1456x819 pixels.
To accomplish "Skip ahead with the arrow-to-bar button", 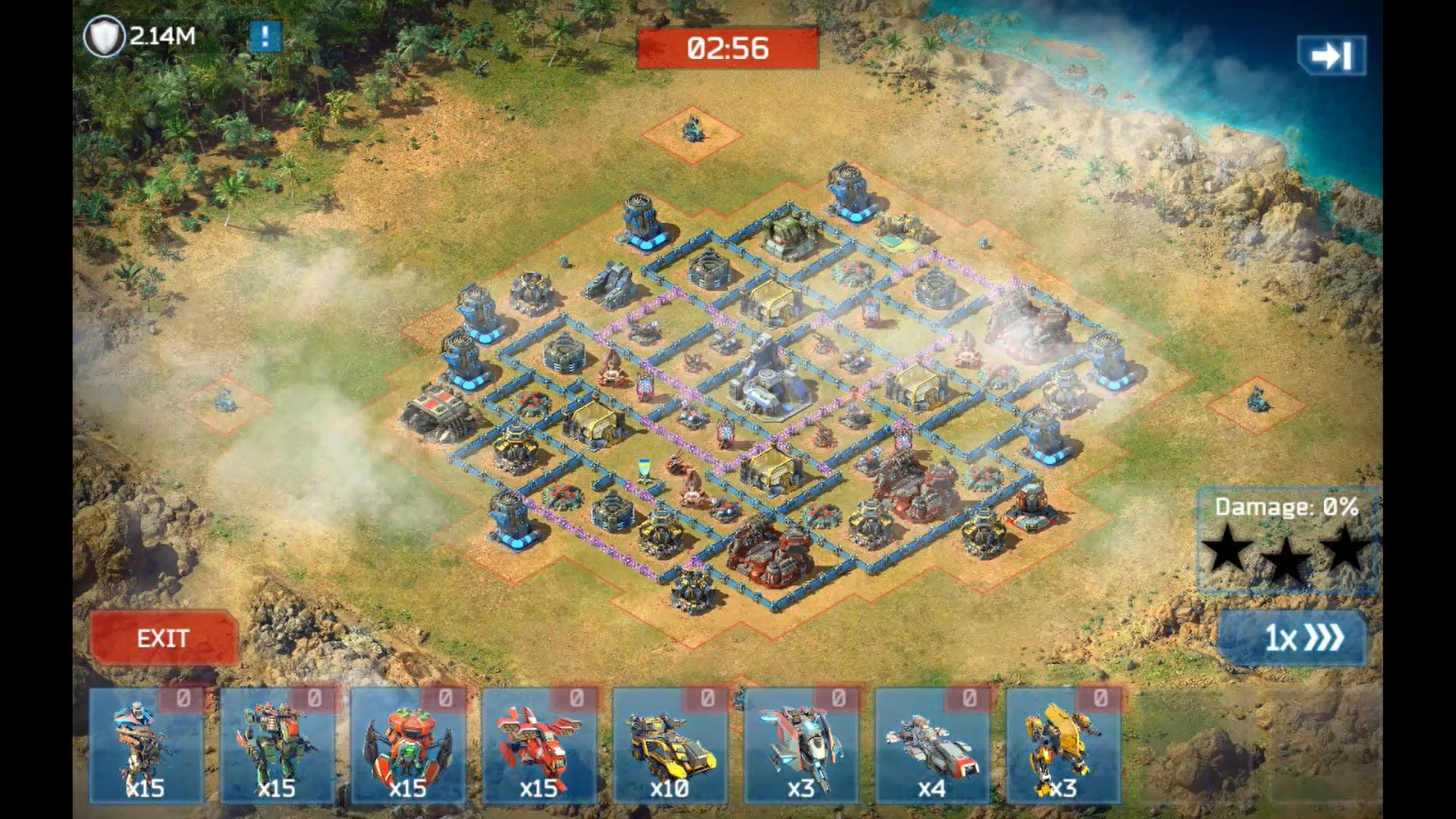I will click(1332, 55).
